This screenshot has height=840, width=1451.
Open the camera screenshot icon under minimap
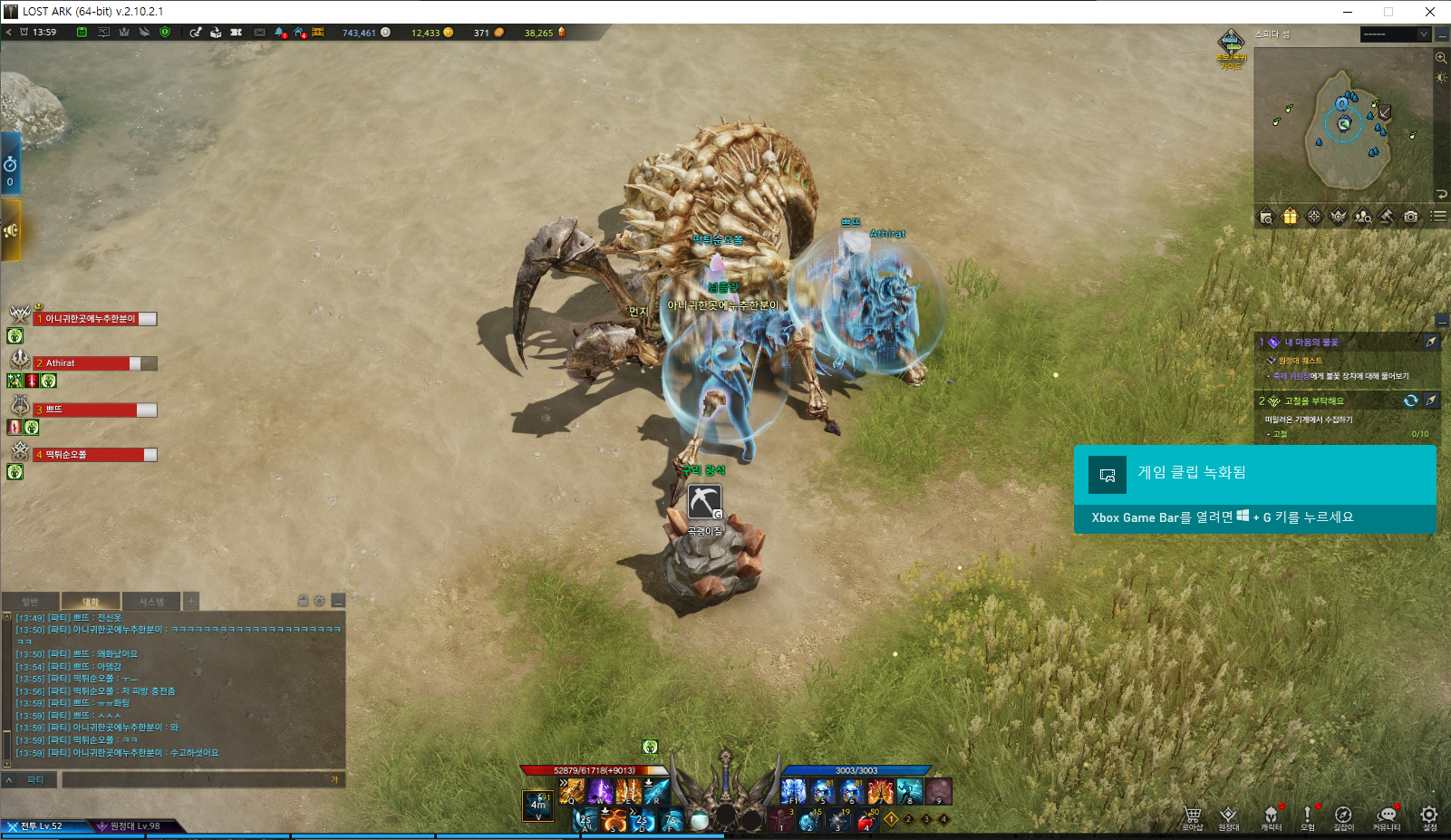point(1410,216)
